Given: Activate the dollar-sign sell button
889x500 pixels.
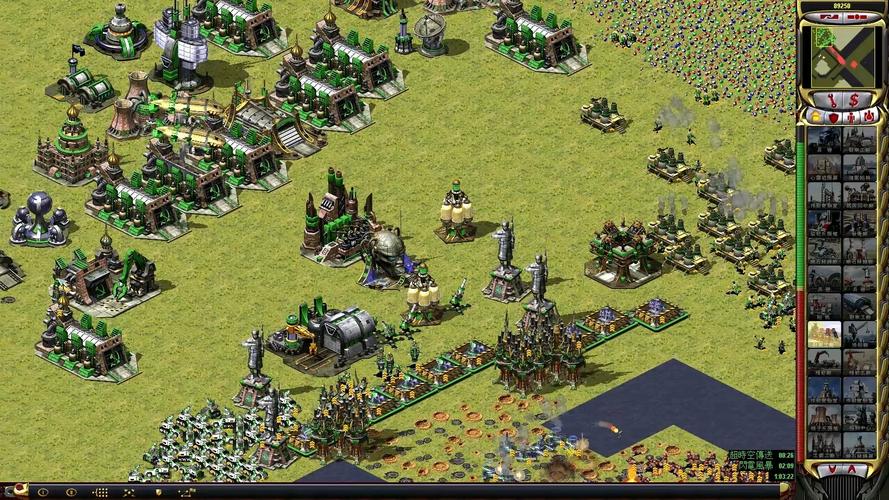Looking at the screenshot, I should click(x=855, y=100).
